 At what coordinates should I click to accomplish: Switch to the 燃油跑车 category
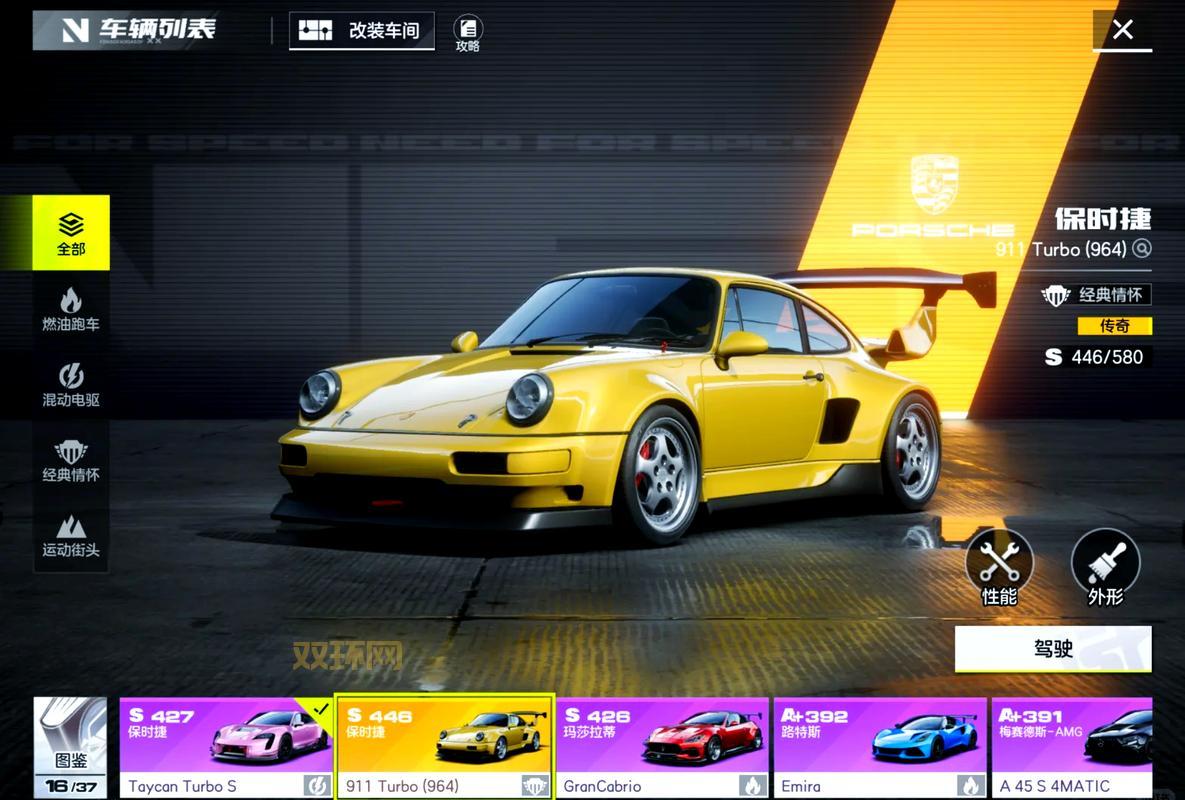(71, 308)
